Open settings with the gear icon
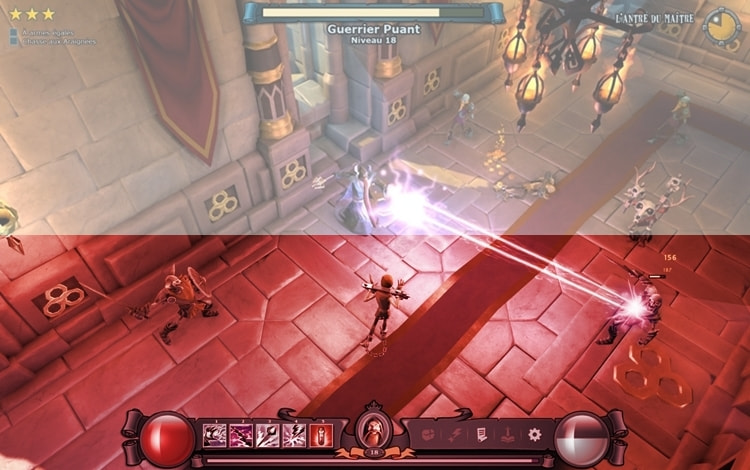Screen dimensions: 750x470 535,435
